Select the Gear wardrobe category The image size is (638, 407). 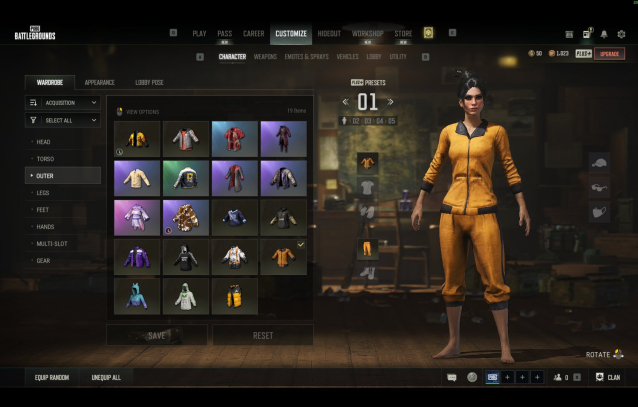click(45, 260)
